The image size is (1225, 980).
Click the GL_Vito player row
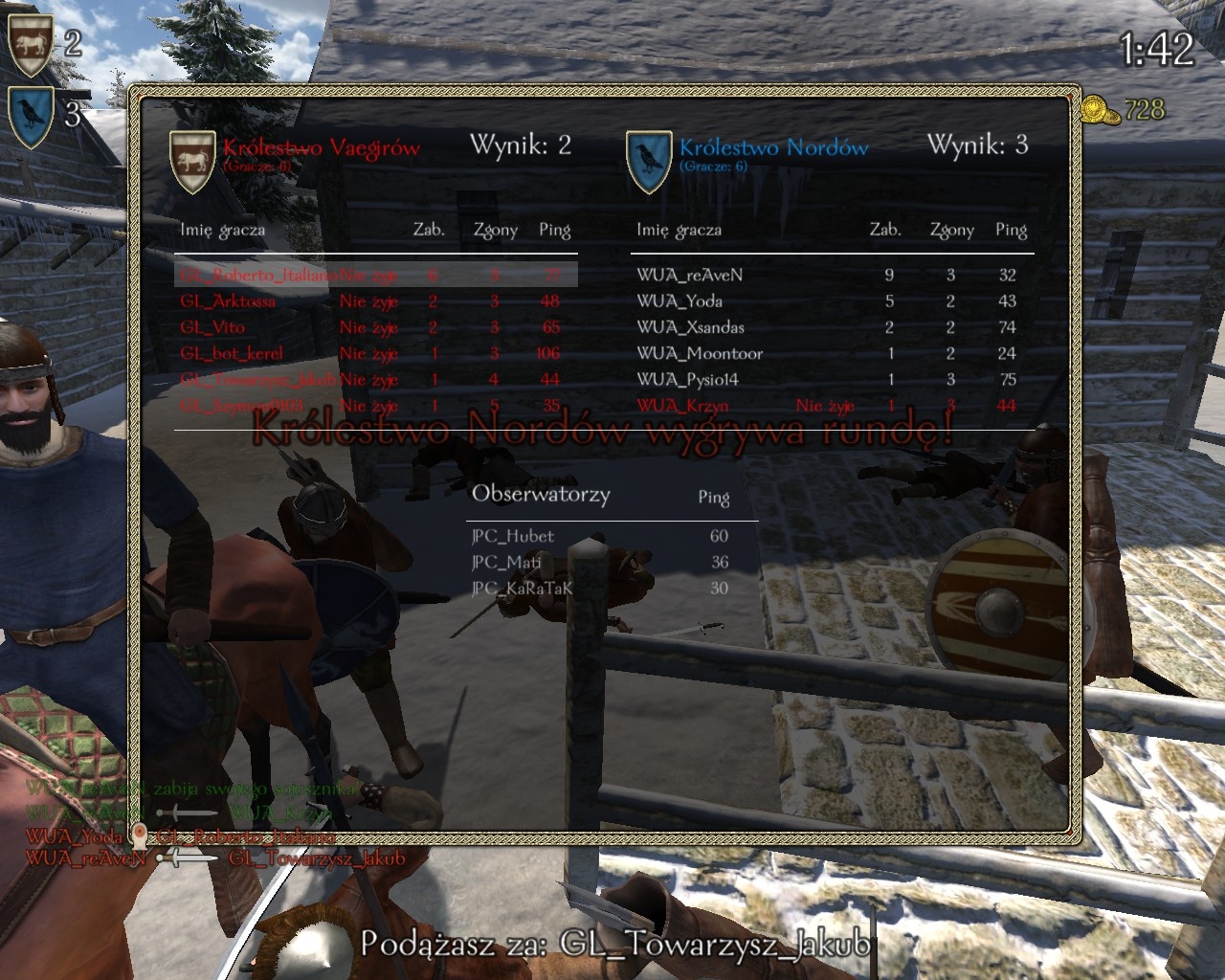212,327
